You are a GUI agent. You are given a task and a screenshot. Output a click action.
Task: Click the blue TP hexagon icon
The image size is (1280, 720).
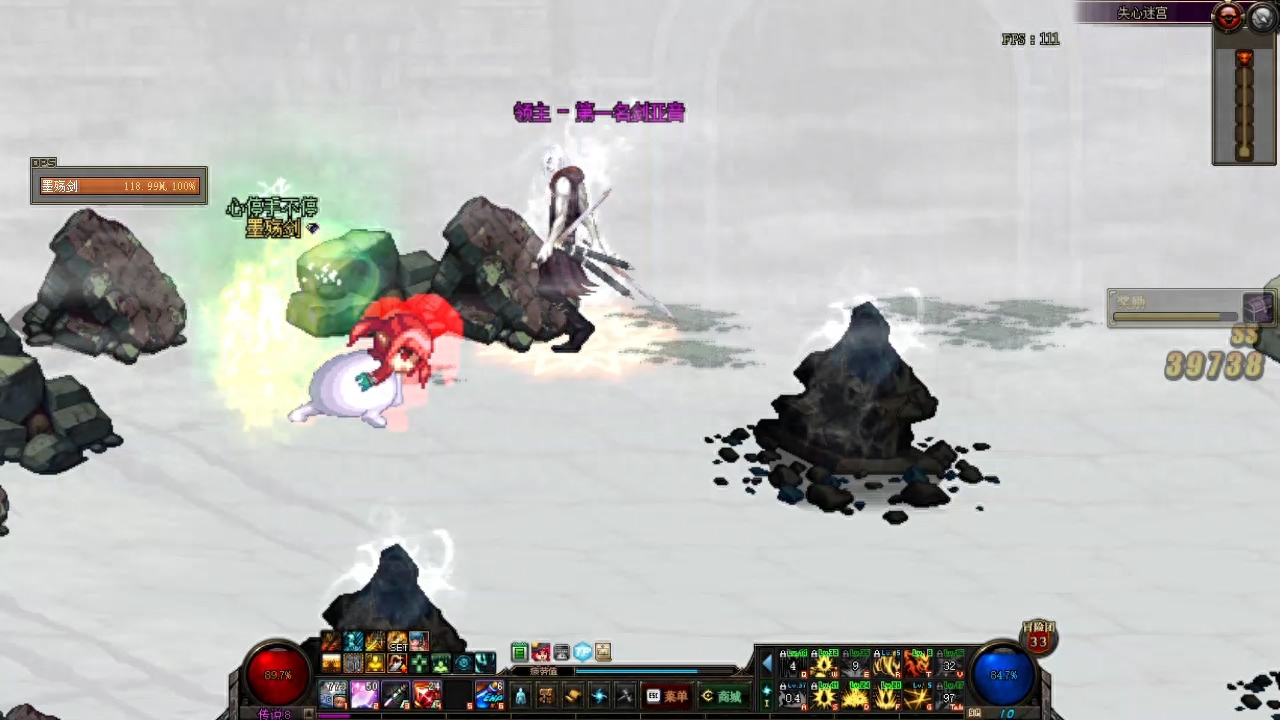(x=582, y=653)
